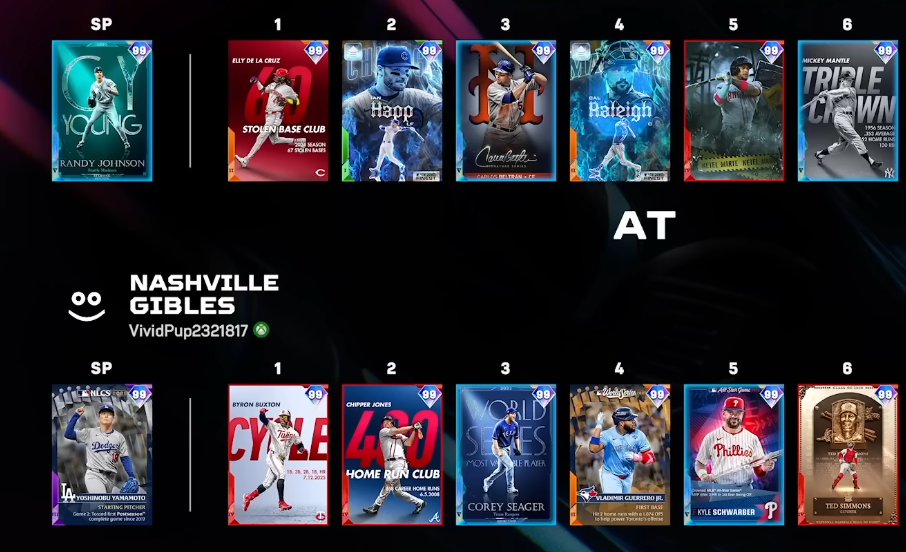Pick the Ketel Marte card

pos(734,111)
